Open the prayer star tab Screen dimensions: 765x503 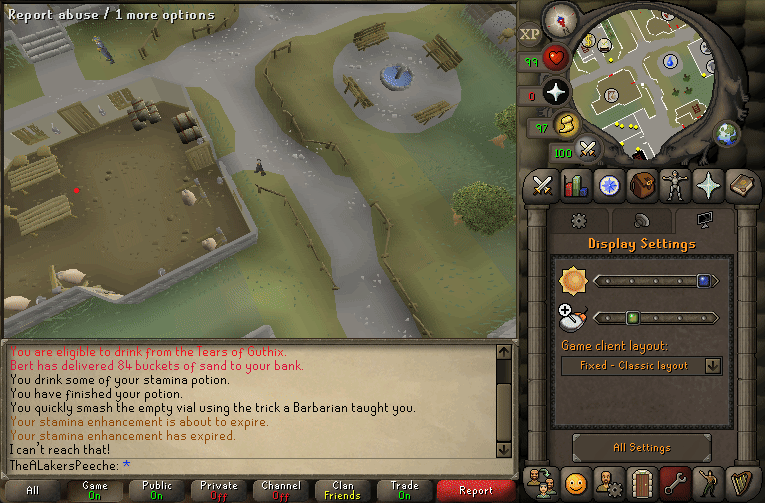tap(707, 185)
